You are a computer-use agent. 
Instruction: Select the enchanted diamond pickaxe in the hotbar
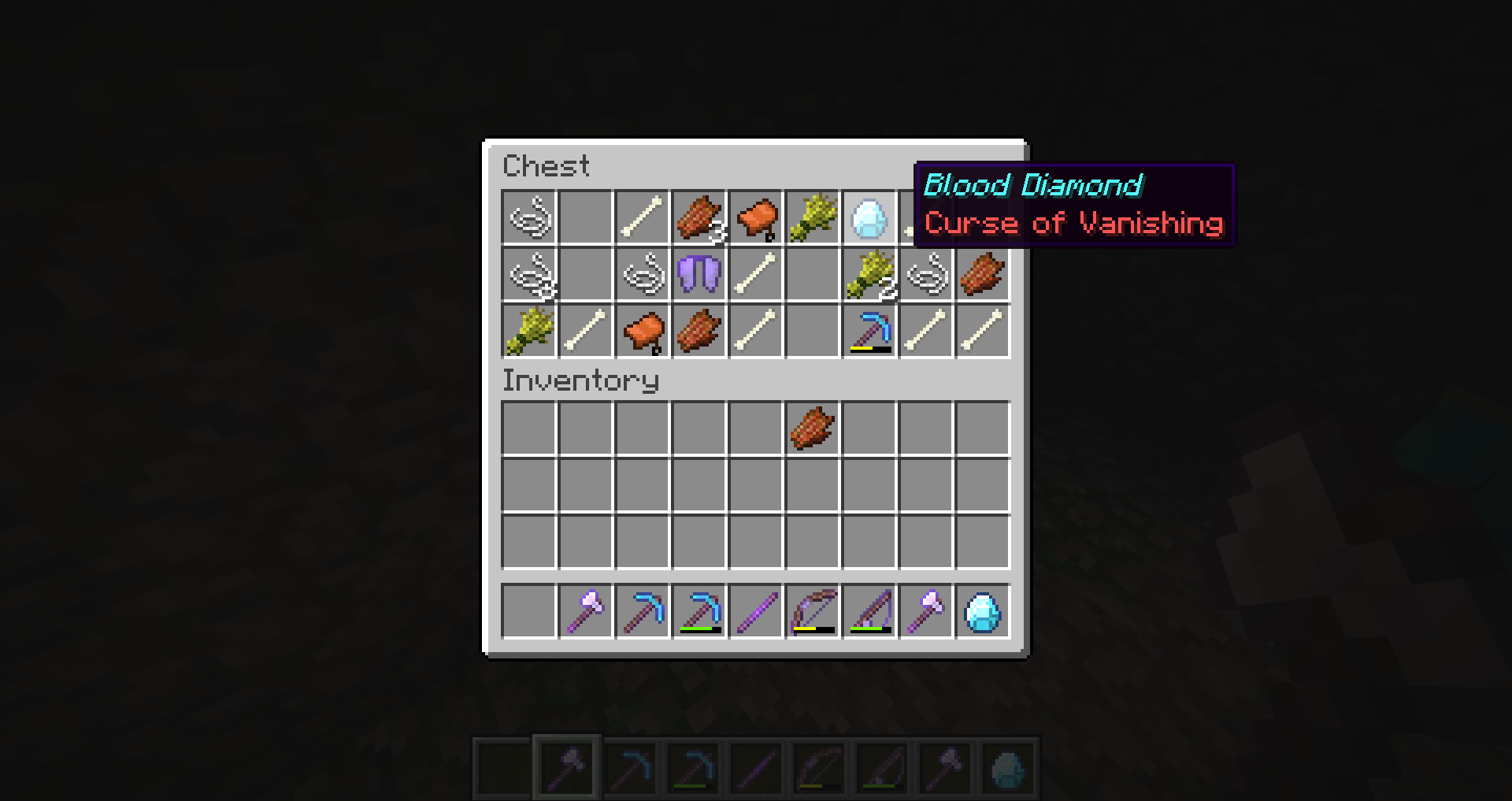coord(698,613)
